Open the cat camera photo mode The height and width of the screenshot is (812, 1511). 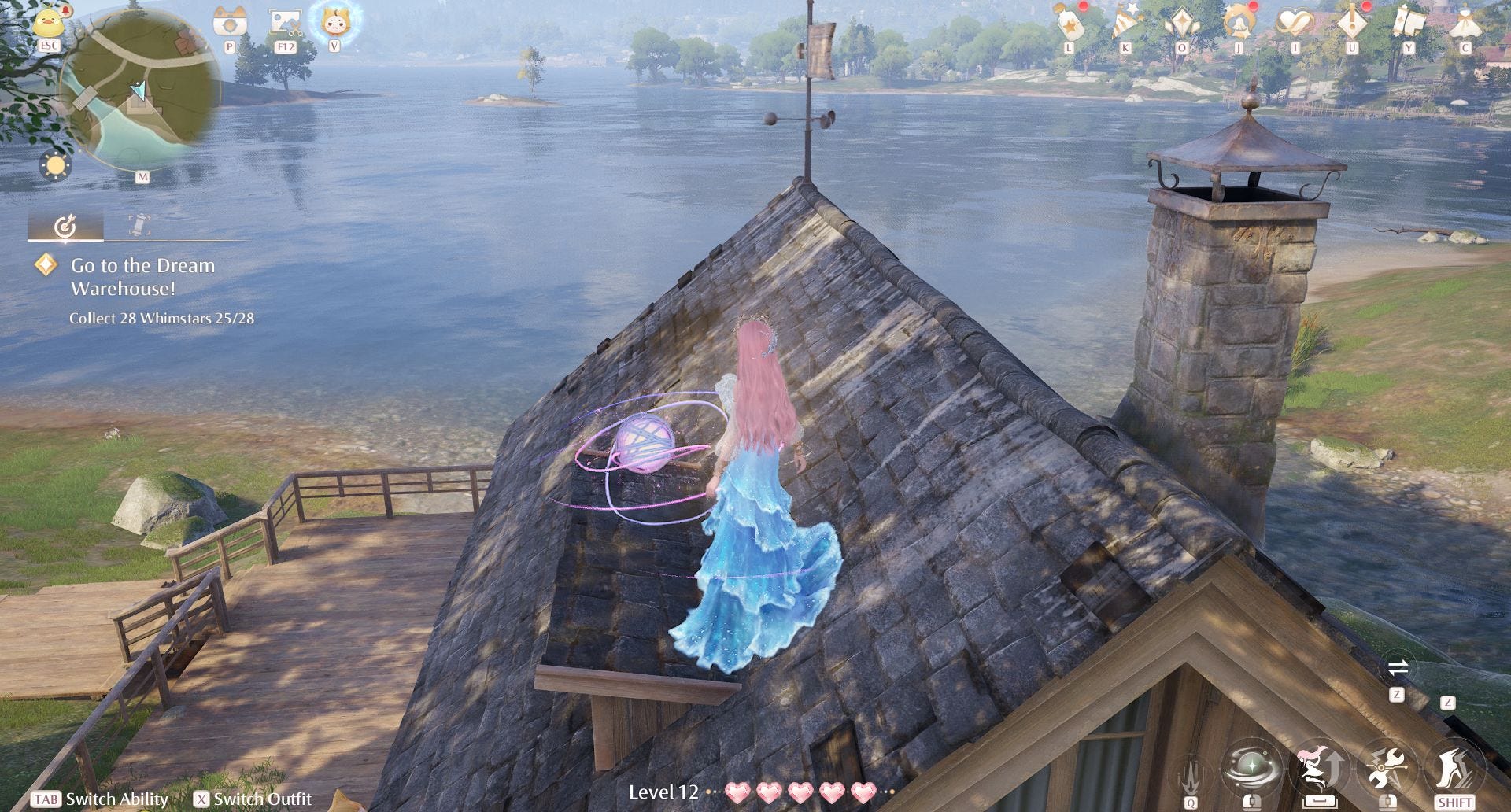(230, 22)
